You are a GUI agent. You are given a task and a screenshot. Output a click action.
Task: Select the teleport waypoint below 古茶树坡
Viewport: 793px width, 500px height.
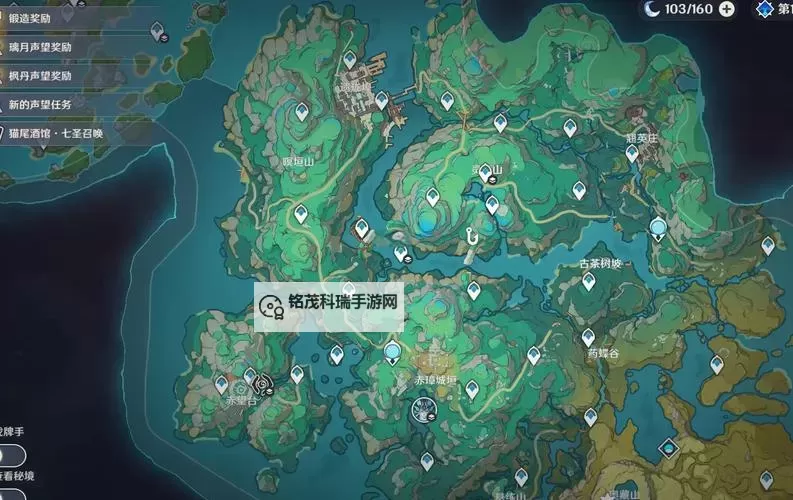(589, 281)
